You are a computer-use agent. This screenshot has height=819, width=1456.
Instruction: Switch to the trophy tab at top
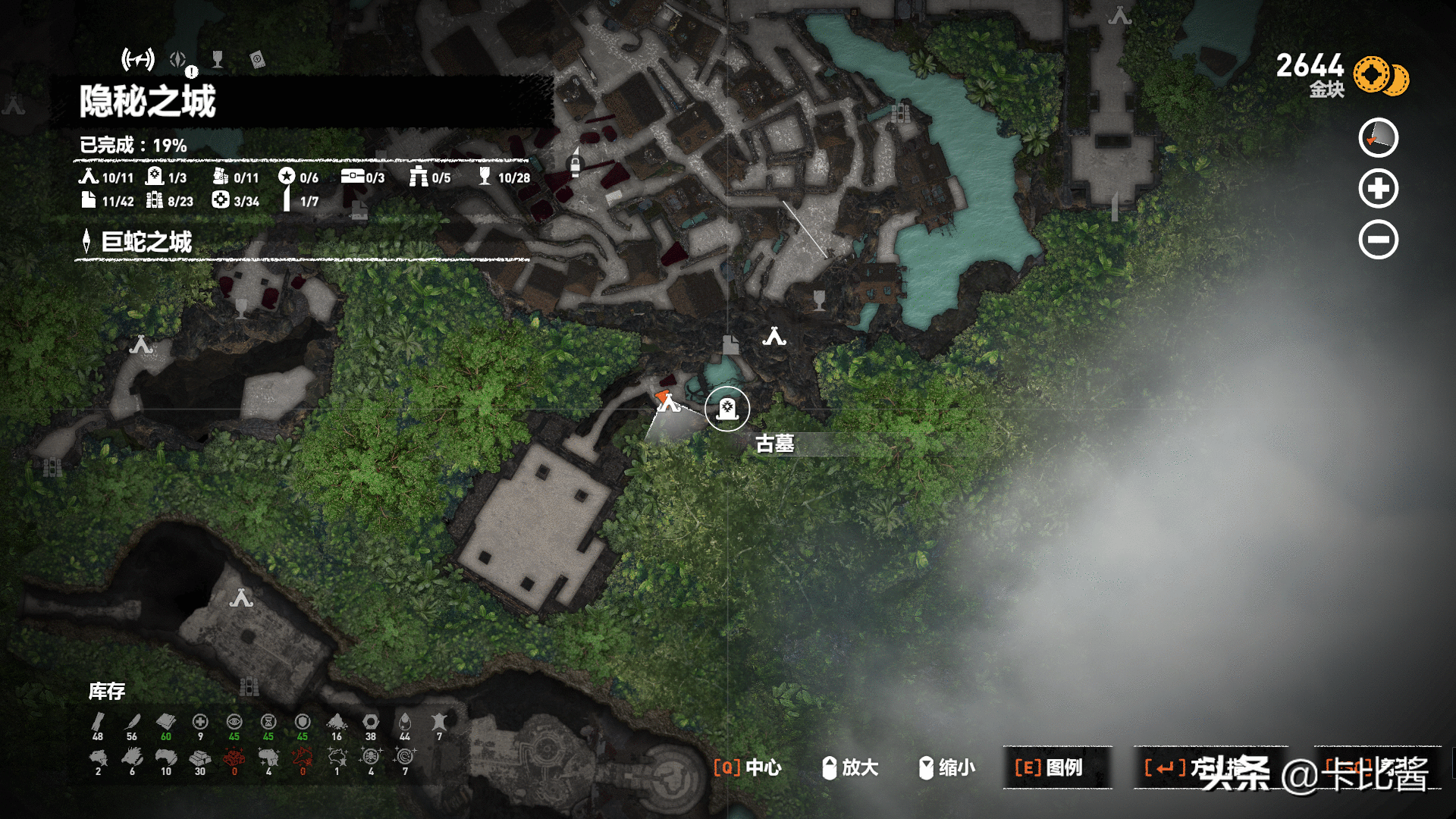[x=218, y=59]
